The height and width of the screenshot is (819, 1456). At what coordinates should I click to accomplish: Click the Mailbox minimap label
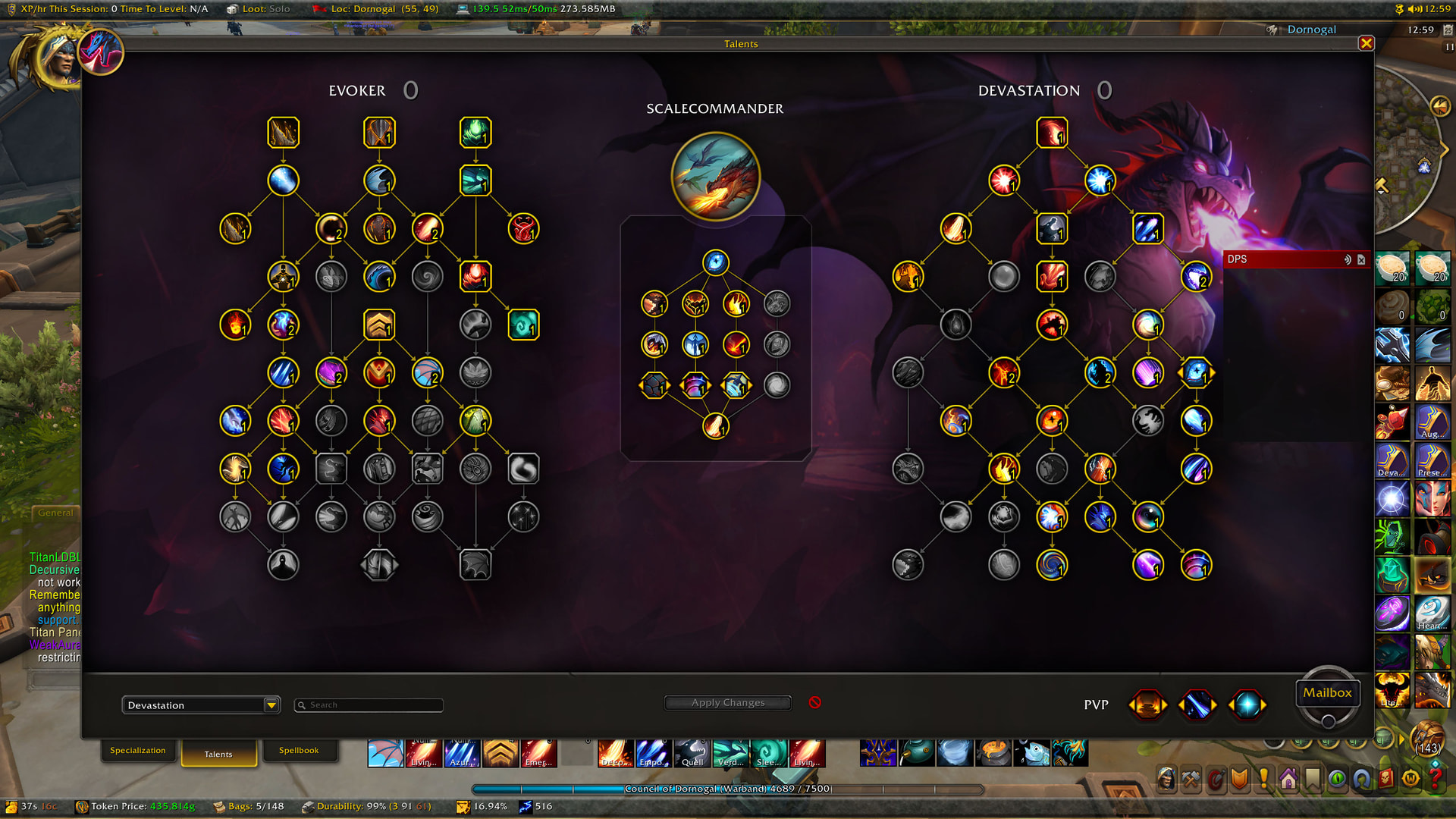(x=1327, y=692)
